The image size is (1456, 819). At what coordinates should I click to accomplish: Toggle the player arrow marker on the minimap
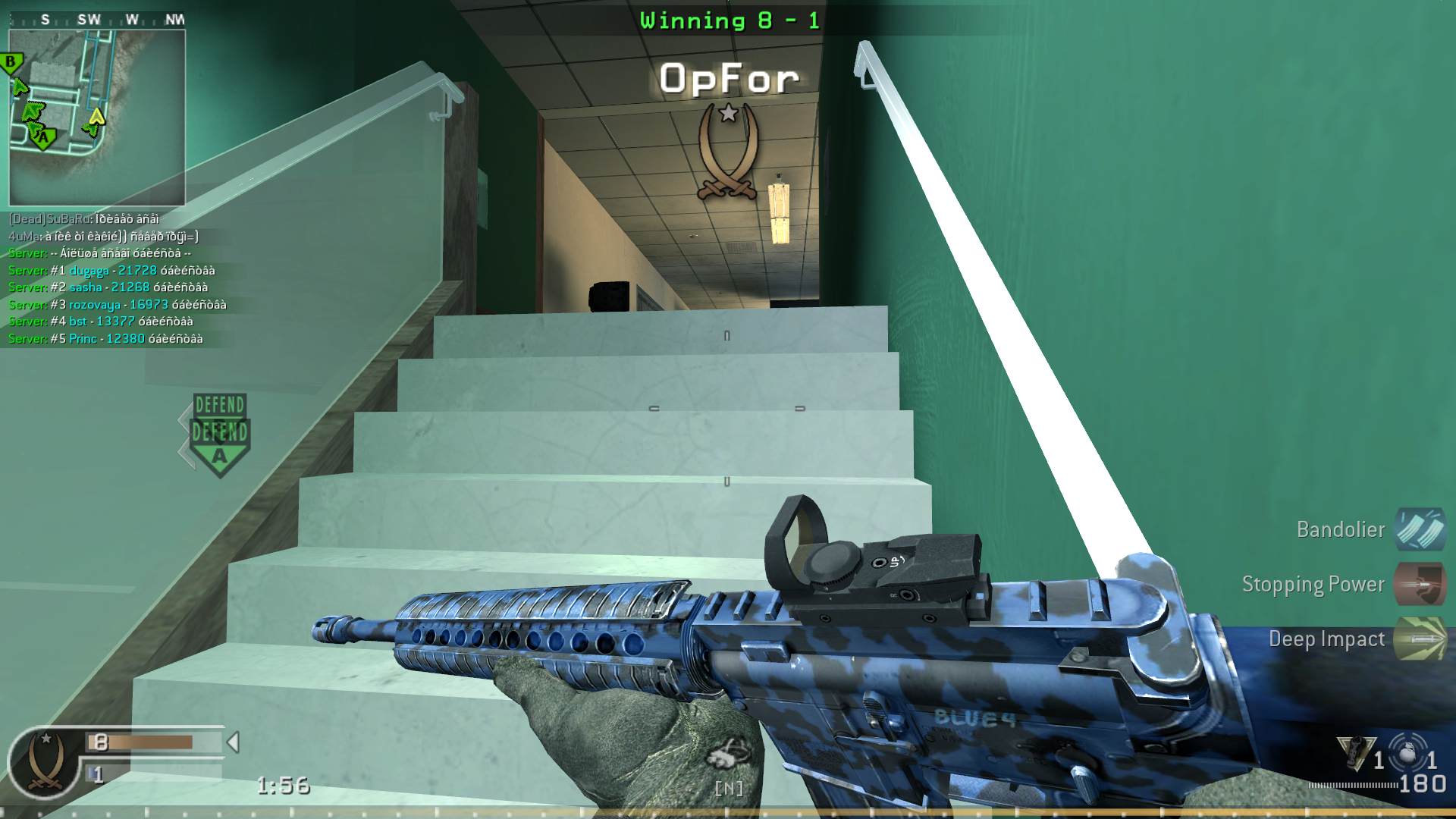click(x=97, y=118)
